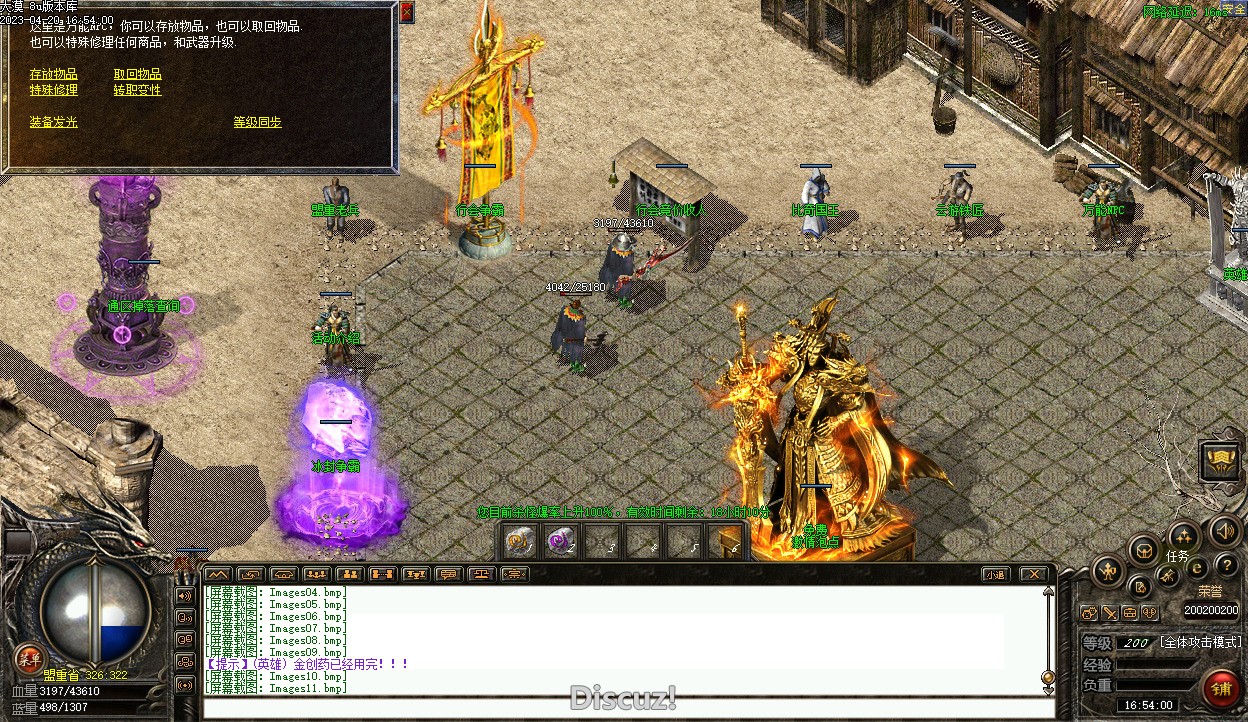Close the chat panel with X
The height and width of the screenshot is (722, 1248).
point(1033,574)
